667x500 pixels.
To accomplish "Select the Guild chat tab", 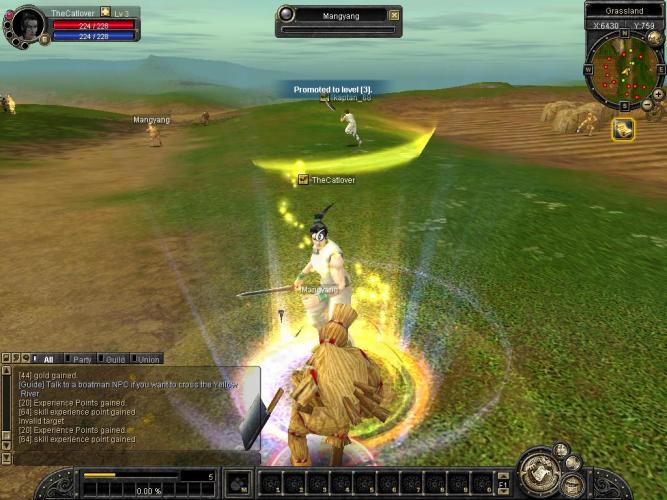I will (115, 359).
